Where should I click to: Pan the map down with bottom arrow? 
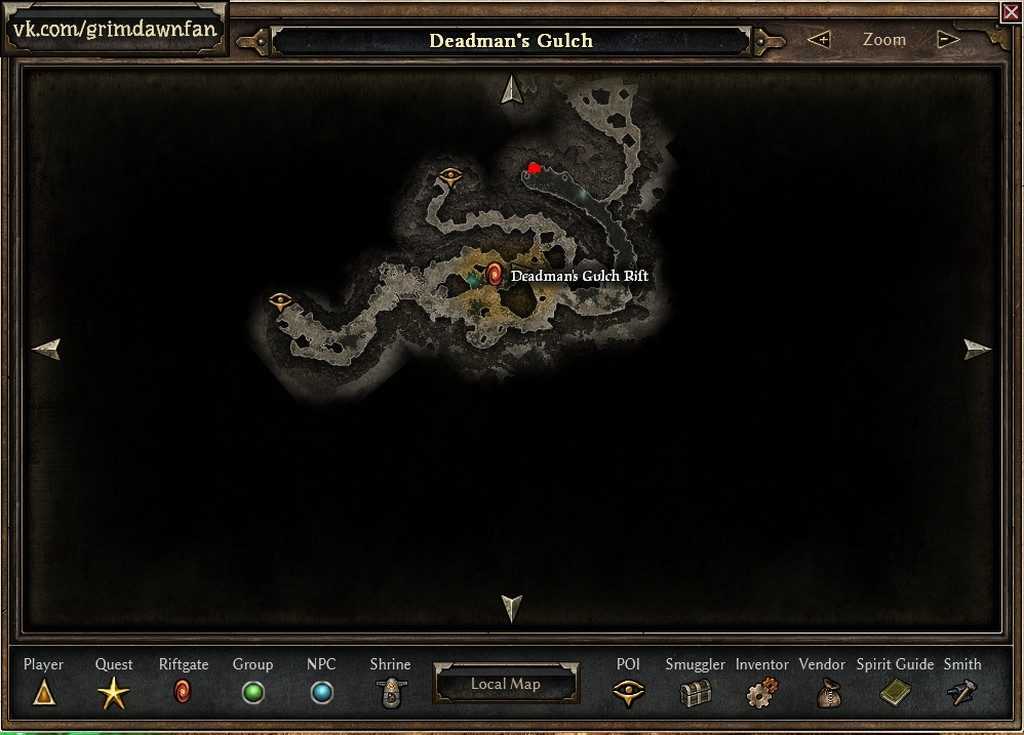[512, 606]
